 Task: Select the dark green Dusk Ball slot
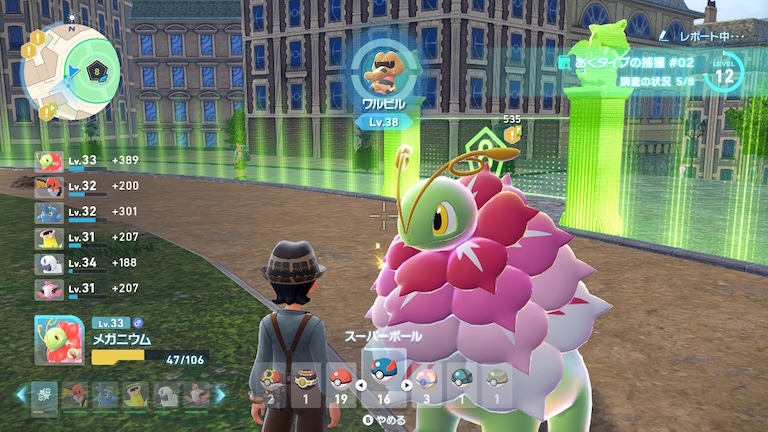pyautogui.click(x=460, y=381)
